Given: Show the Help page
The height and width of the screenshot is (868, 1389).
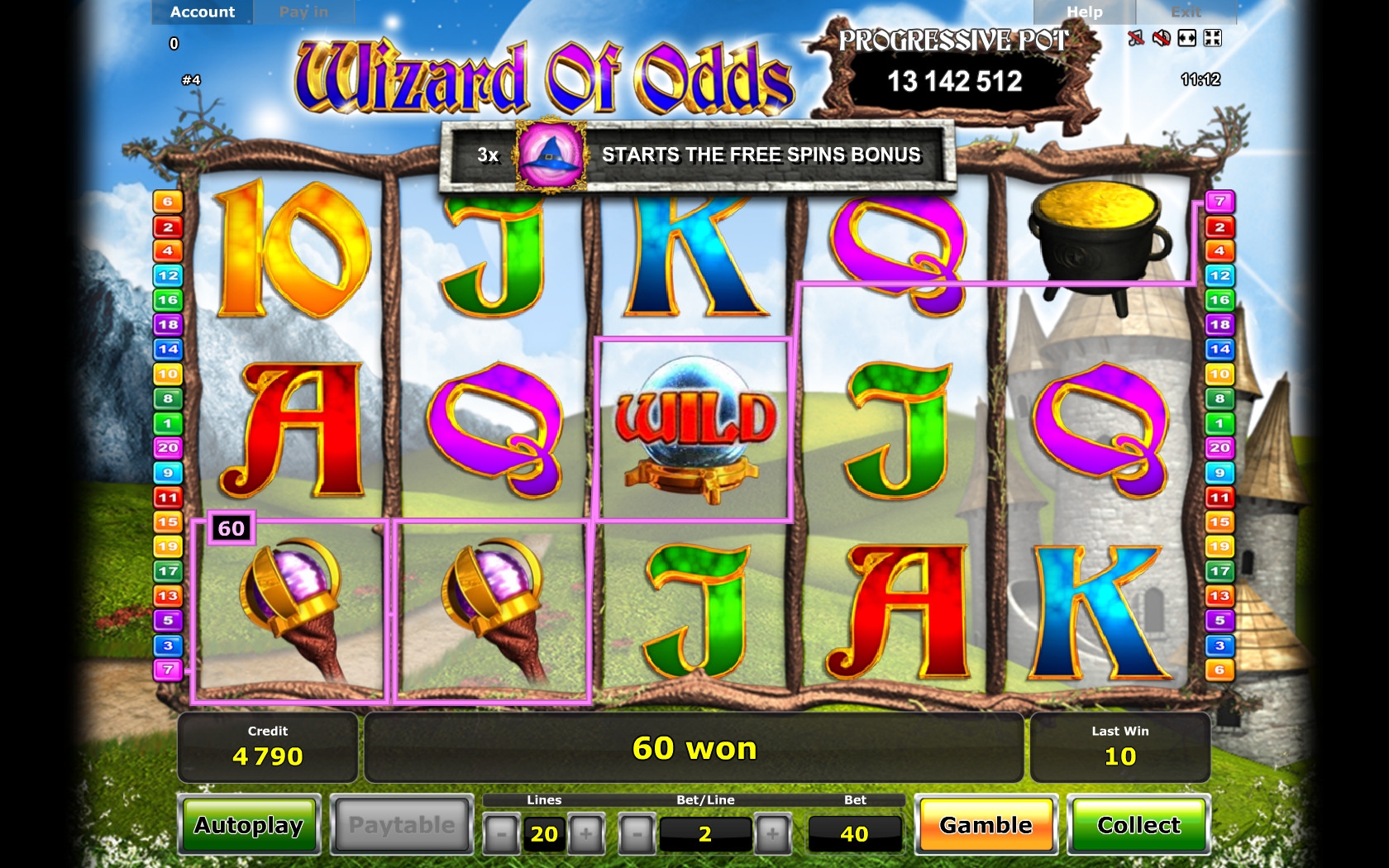Looking at the screenshot, I should 1084,12.
